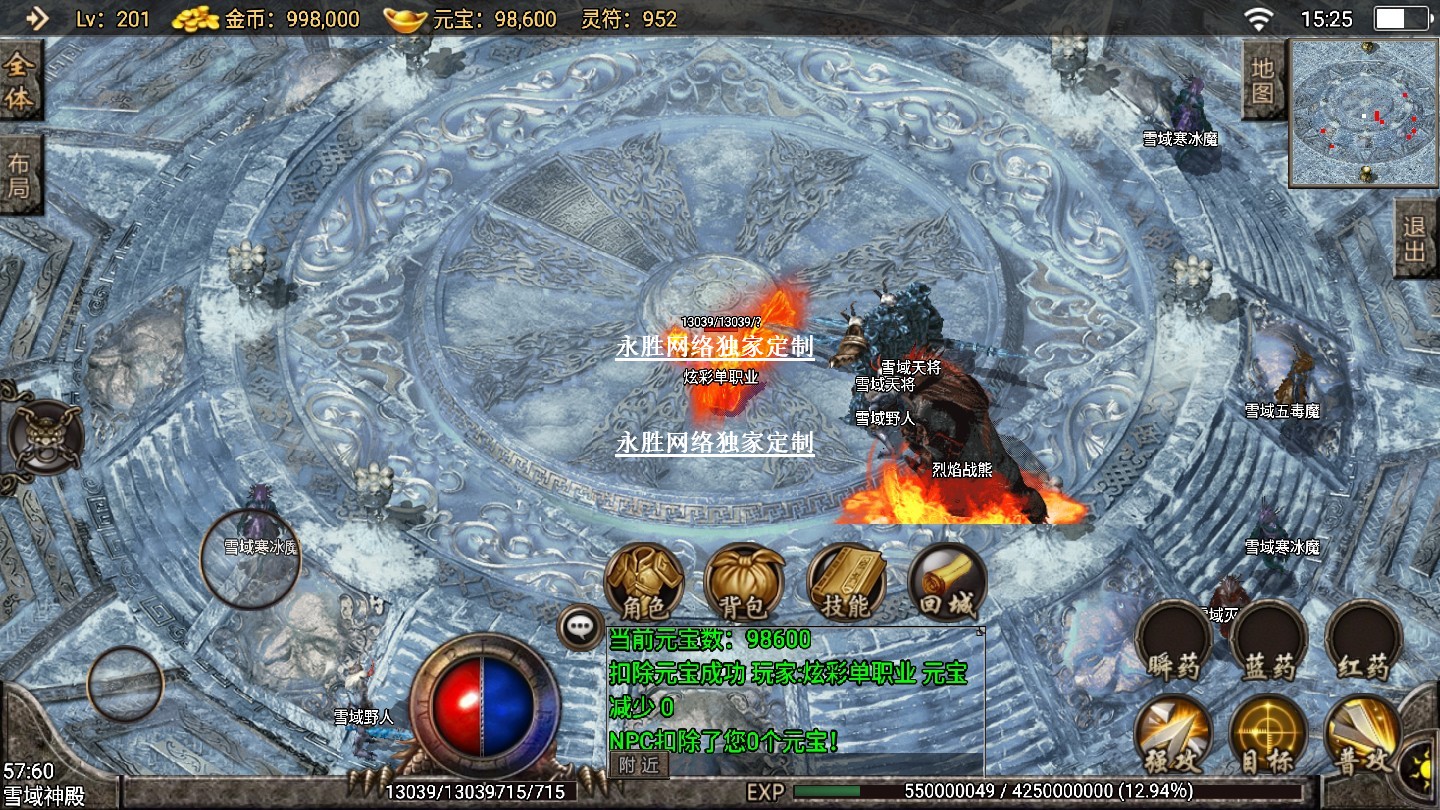Activate the 强攻 power attack skill
Image resolution: width=1440 pixels, height=810 pixels.
tap(1174, 735)
